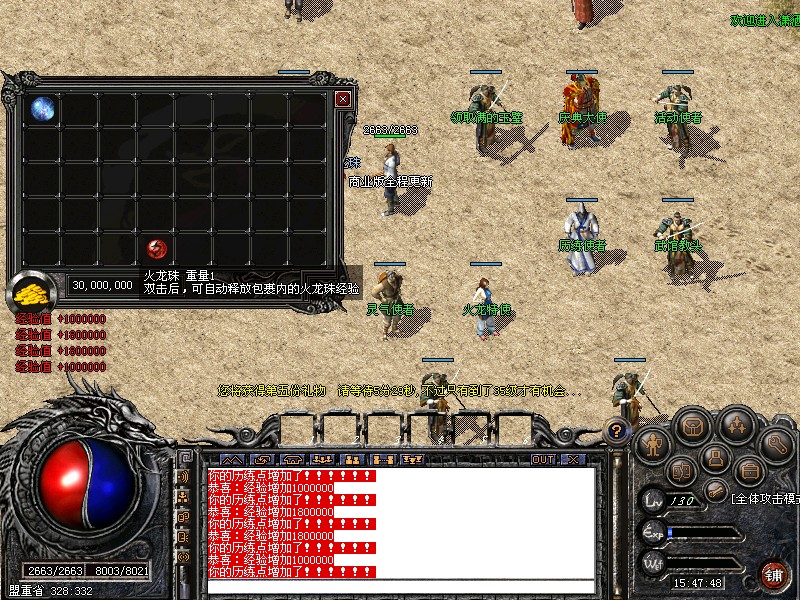Close the chat panel with X button
Image resolution: width=800 pixels, height=600 pixels.
(x=573, y=460)
